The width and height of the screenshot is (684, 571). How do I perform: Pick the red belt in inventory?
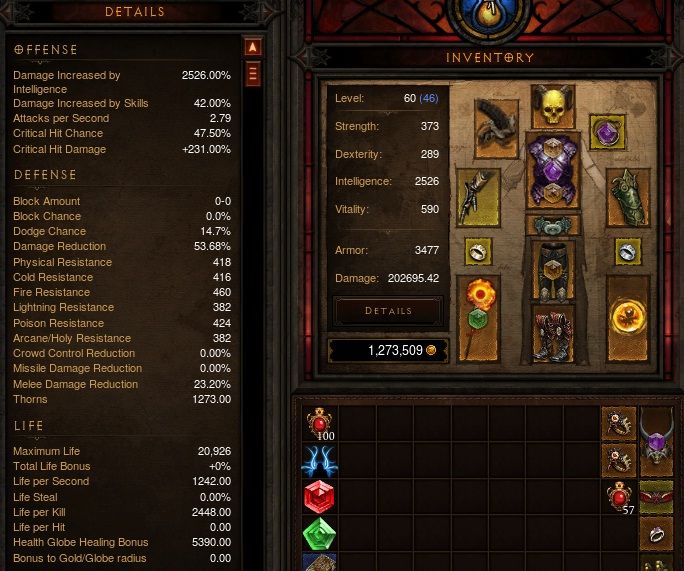click(657, 495)
